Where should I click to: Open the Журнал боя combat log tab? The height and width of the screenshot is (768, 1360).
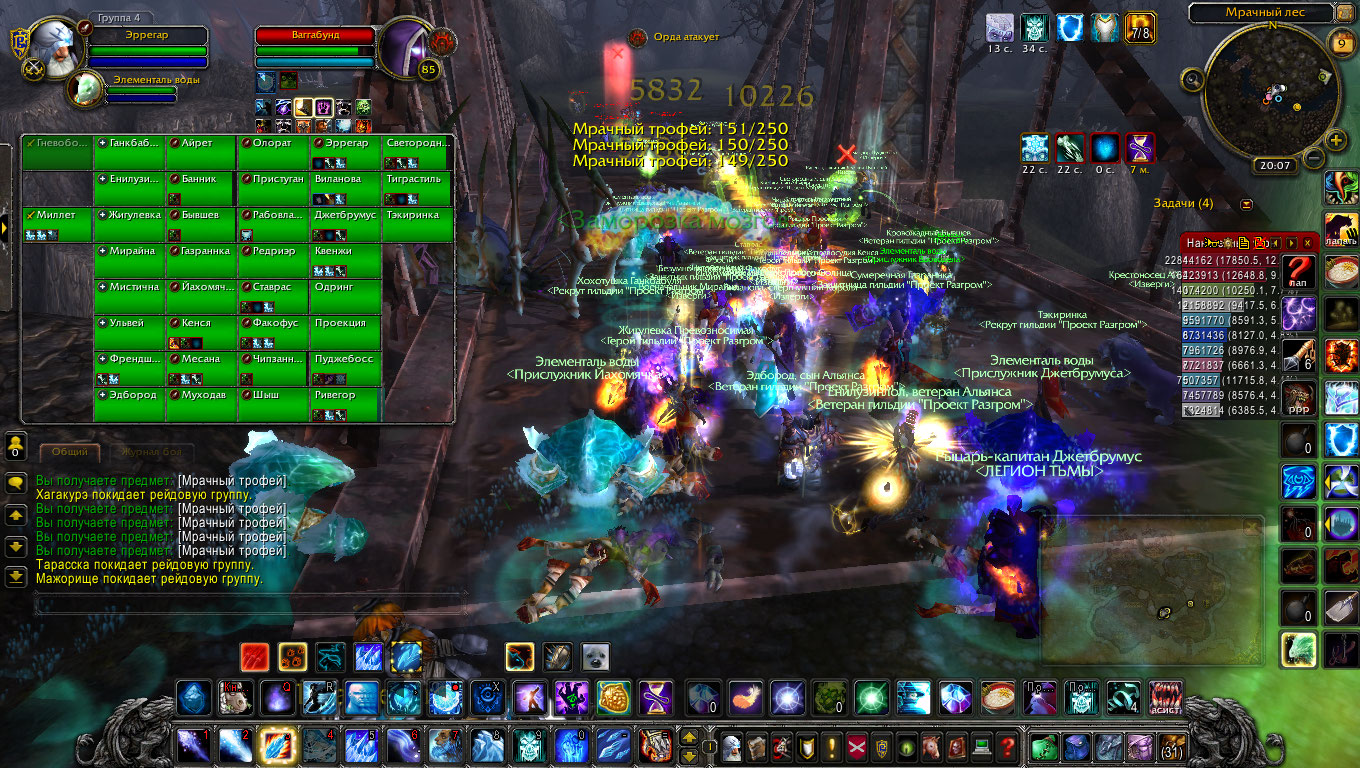[149, 452]
